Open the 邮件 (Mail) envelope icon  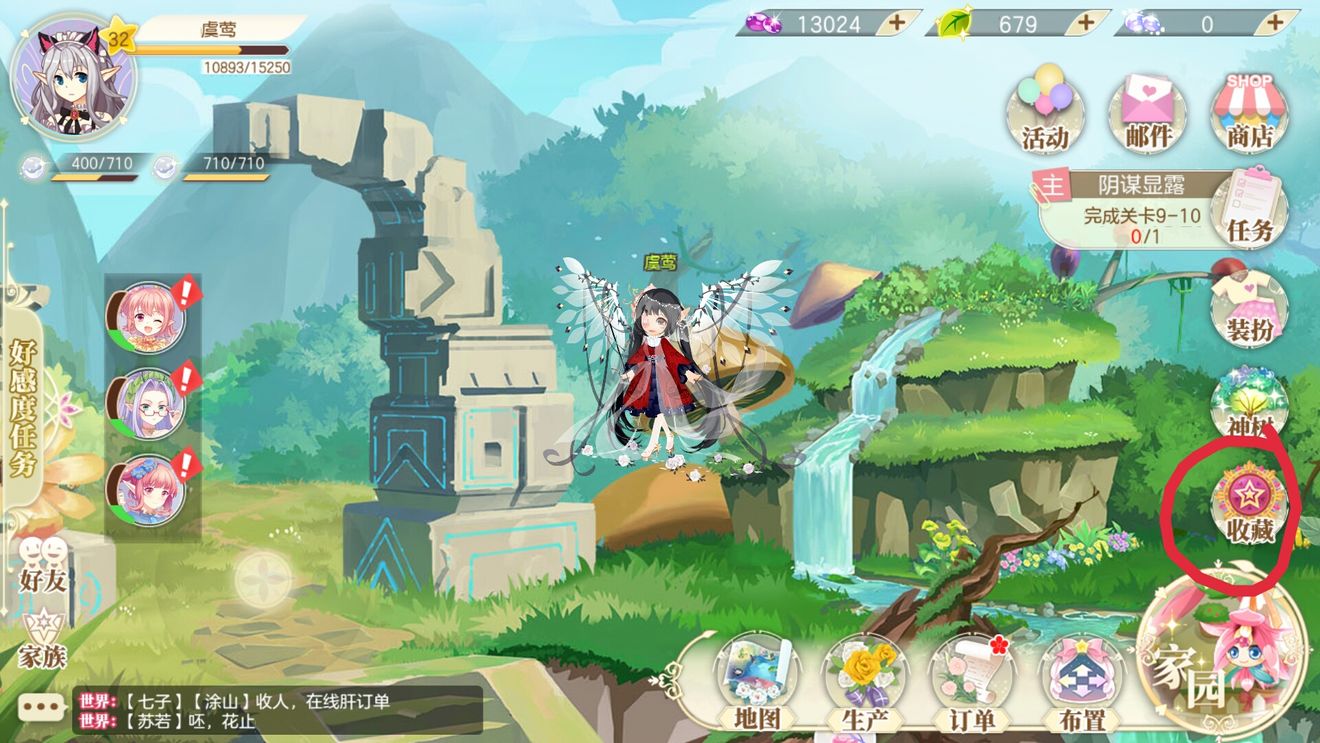(1147, 110)
